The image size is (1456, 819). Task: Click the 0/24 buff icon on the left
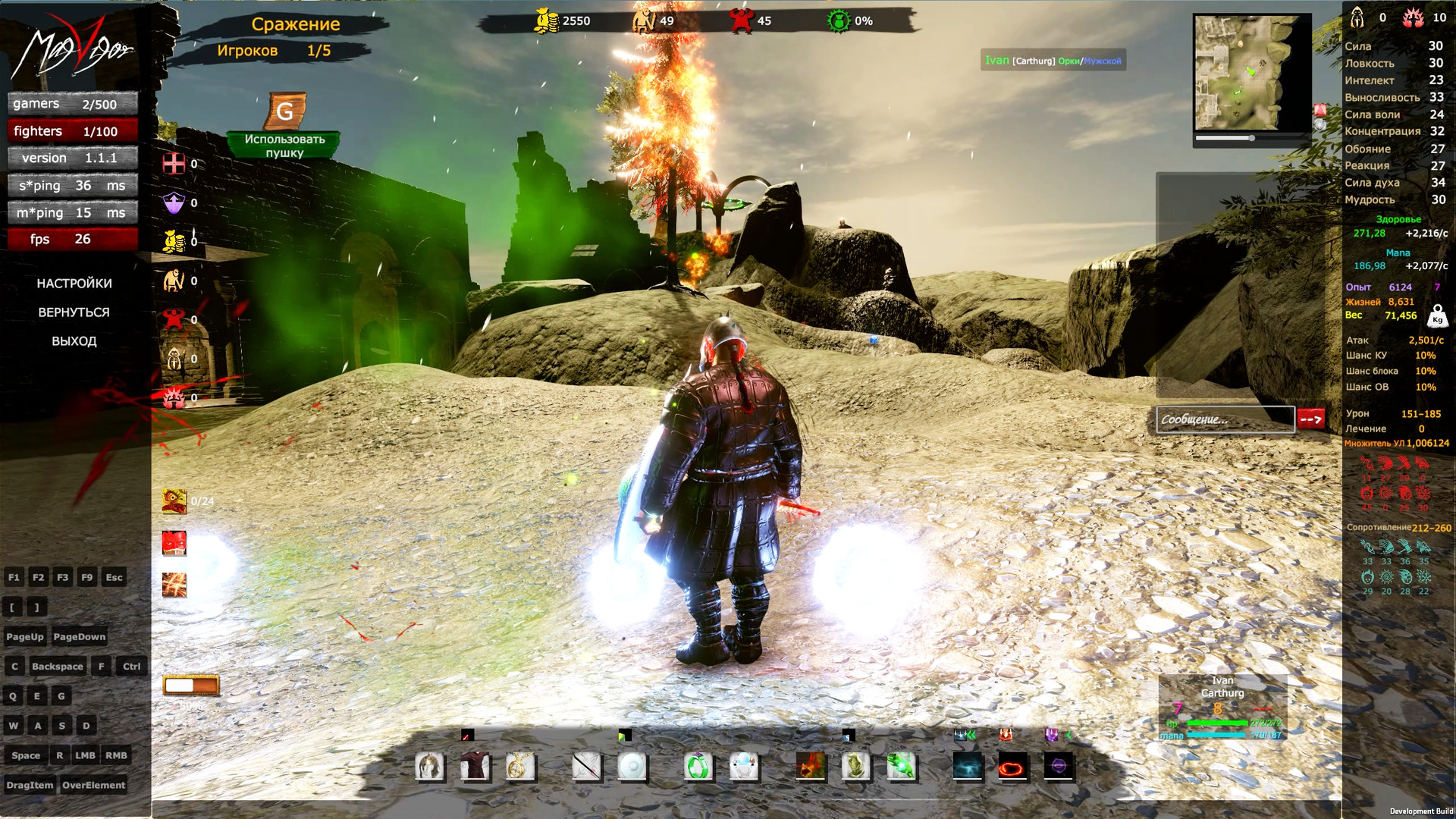(x=173, y=500)
